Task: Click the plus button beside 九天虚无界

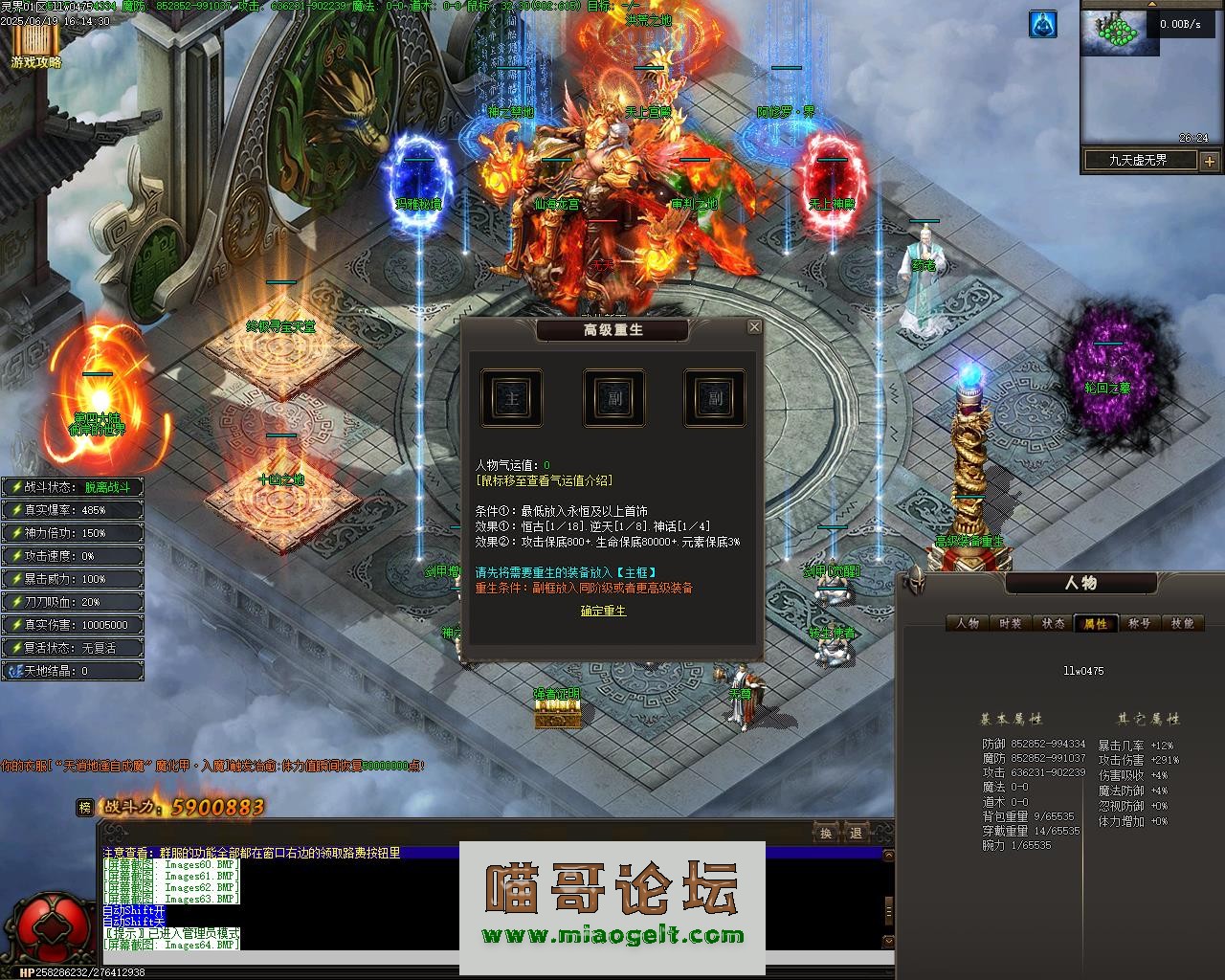Action: point(1209,161)
